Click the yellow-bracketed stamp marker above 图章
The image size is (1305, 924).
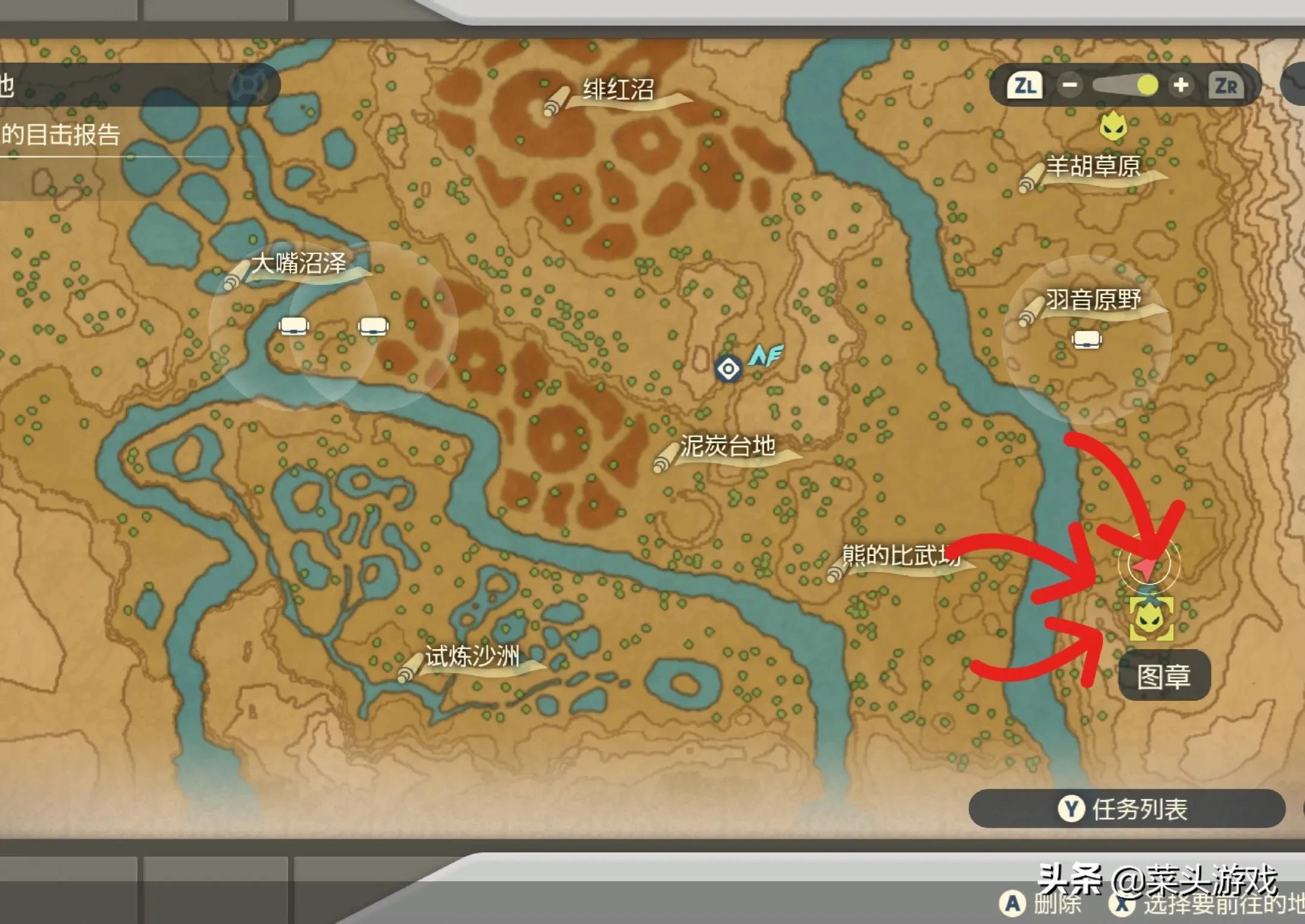click(x=1151, y=619)
